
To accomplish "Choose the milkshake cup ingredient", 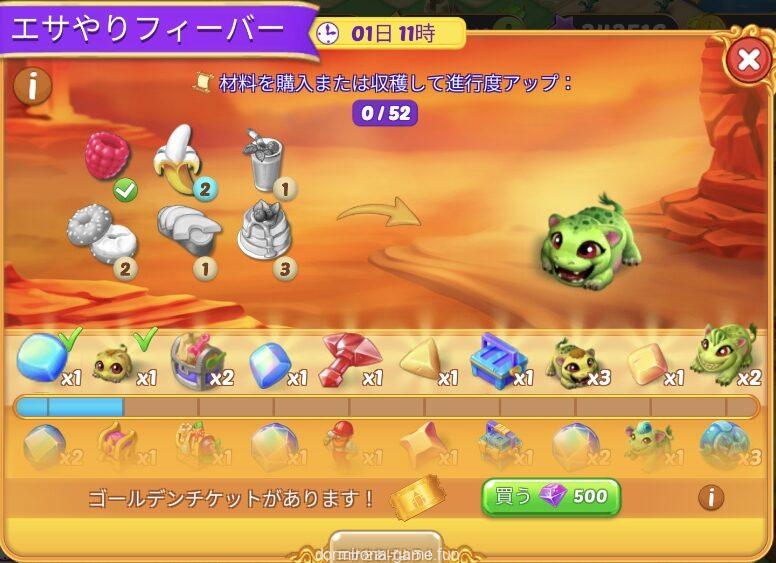I will pos(264,160).
